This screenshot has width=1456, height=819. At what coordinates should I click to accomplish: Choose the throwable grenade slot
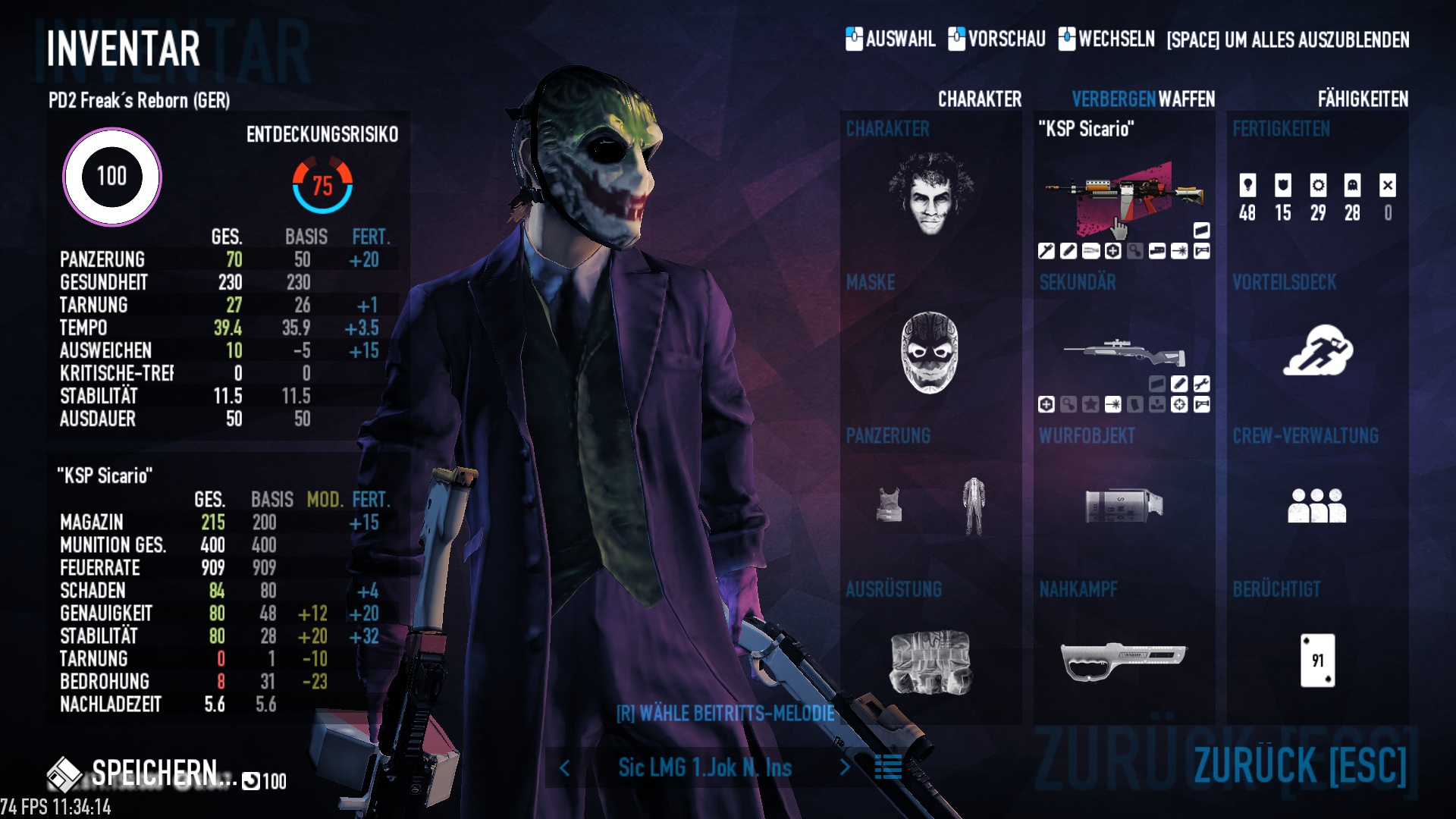(x=1124, y=506)
